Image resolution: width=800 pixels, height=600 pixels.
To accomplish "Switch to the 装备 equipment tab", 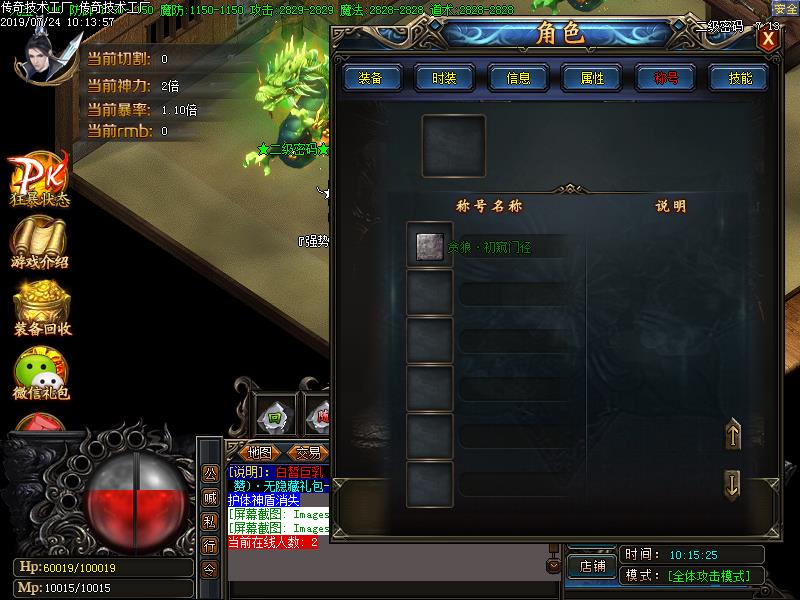I will (x=371, y=78).
